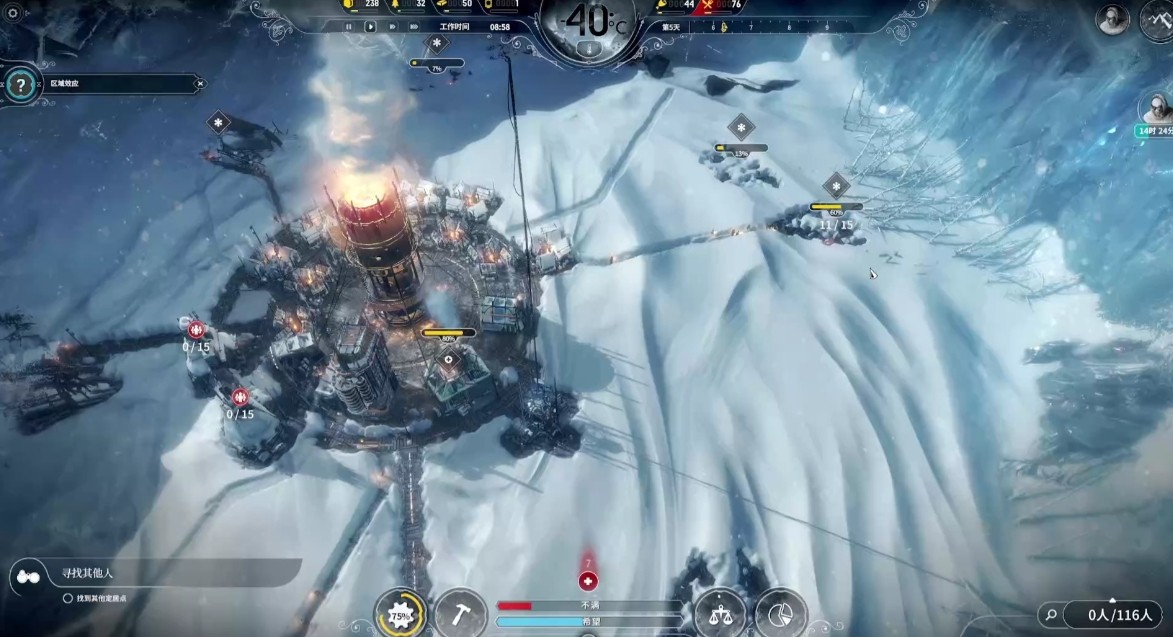Click the red medical cross alert
The height and width of the screenshot is (637, 1173).
point(588,581)
